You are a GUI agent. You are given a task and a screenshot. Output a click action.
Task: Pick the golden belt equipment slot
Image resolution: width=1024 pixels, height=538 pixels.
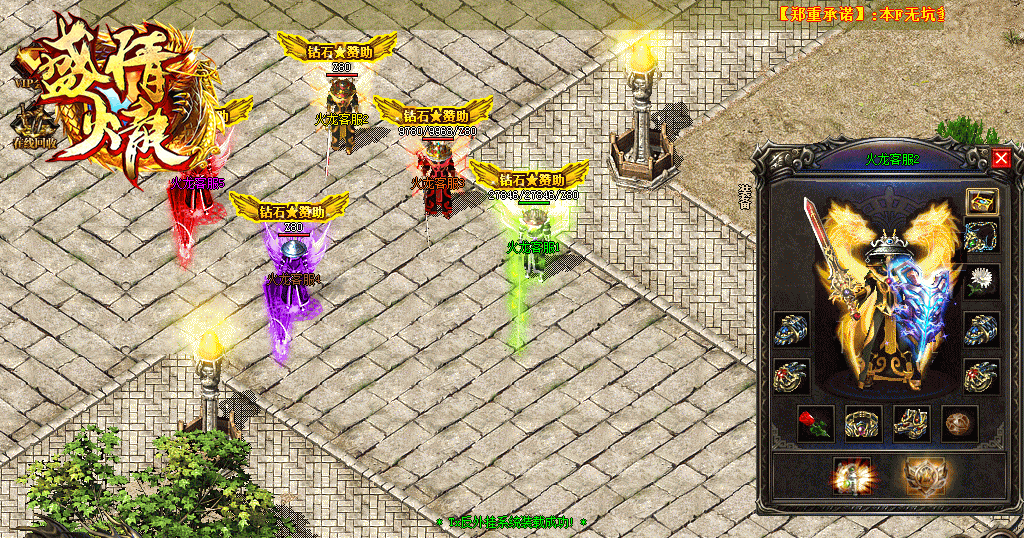tap(862, 423)
